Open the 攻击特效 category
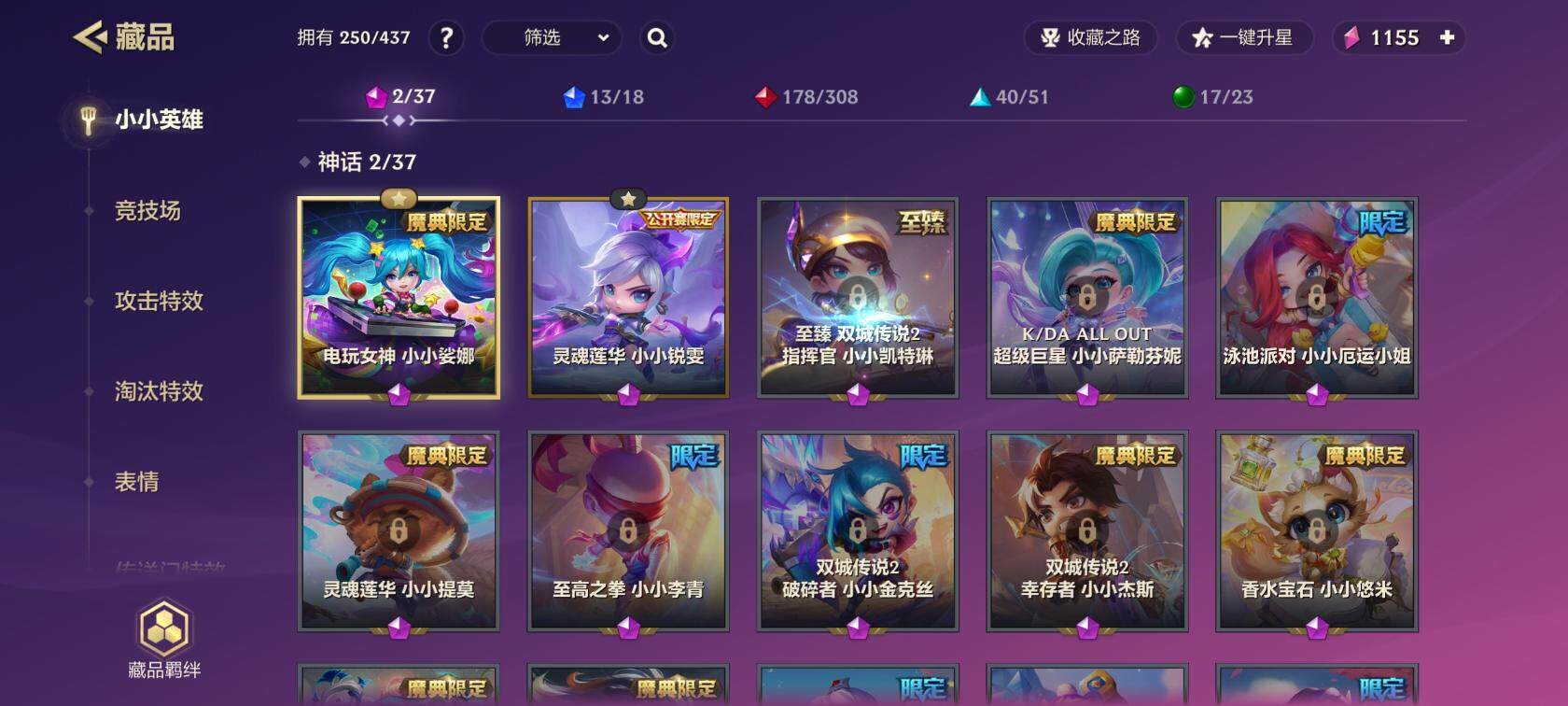Viewport: 1568px width, 706px height. tap(159, 301)
